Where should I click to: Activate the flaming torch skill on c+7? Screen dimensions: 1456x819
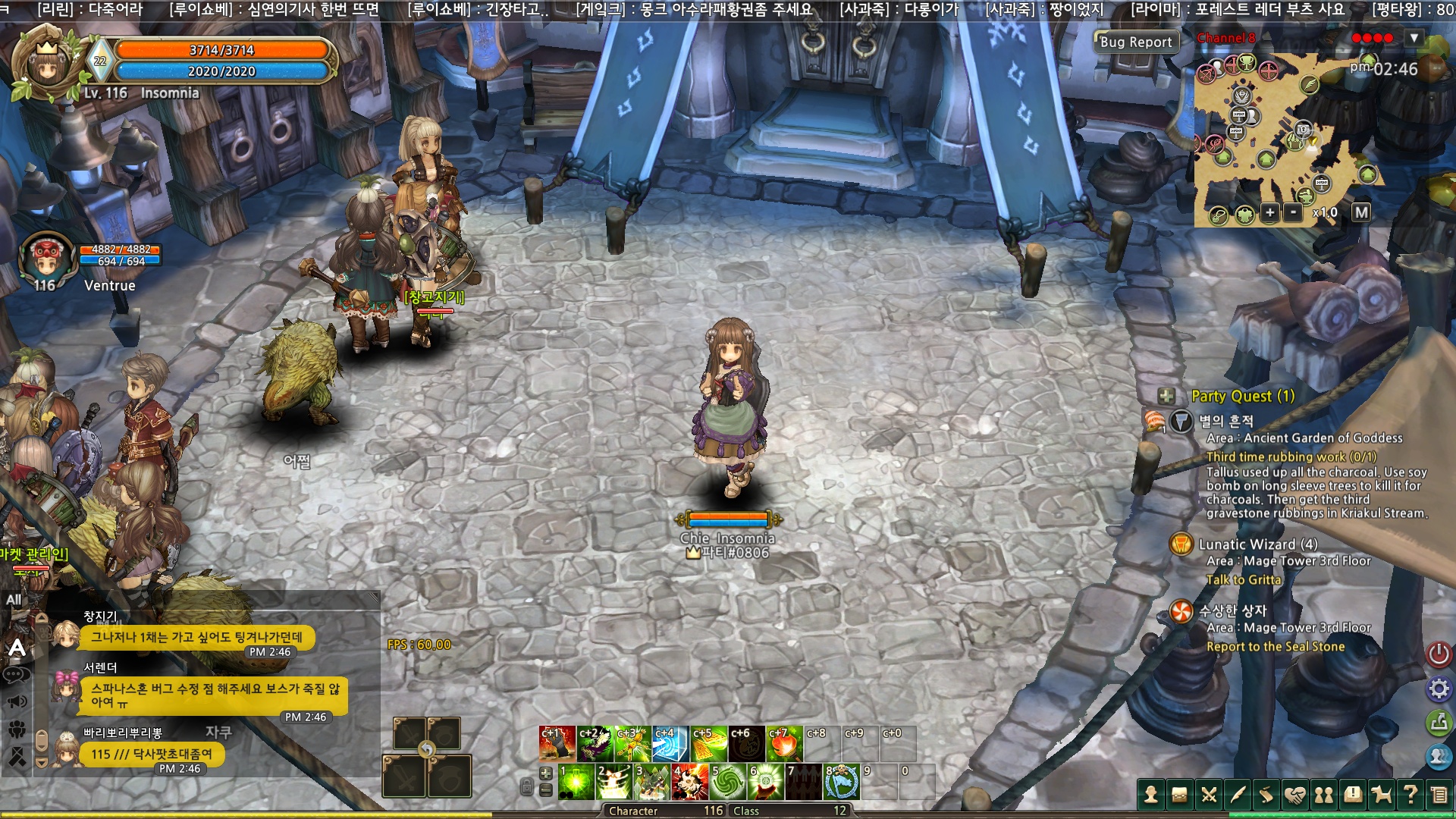coord(784,745)
